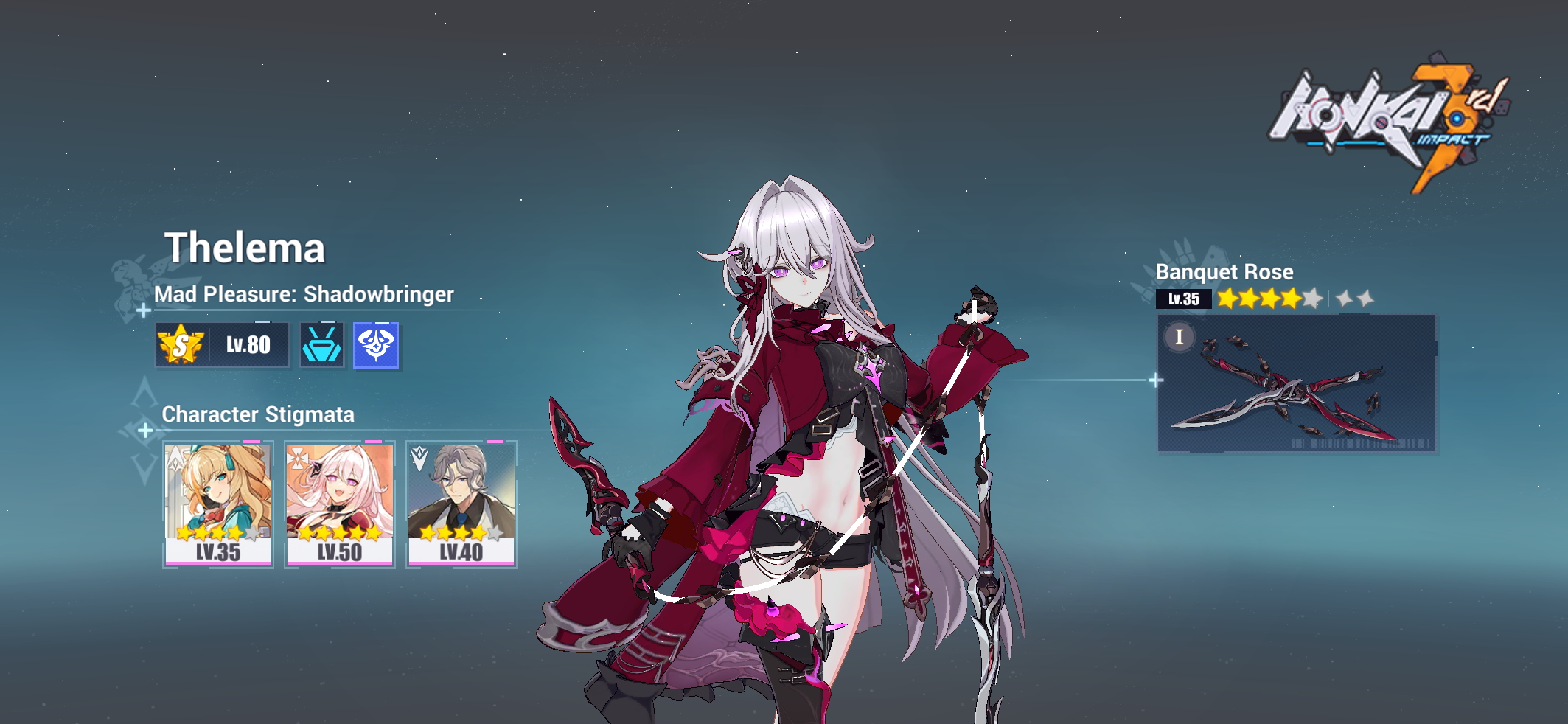Click the arrow icon on third stigma
The width and height of the screenshot is (1568, 724).
418,459
